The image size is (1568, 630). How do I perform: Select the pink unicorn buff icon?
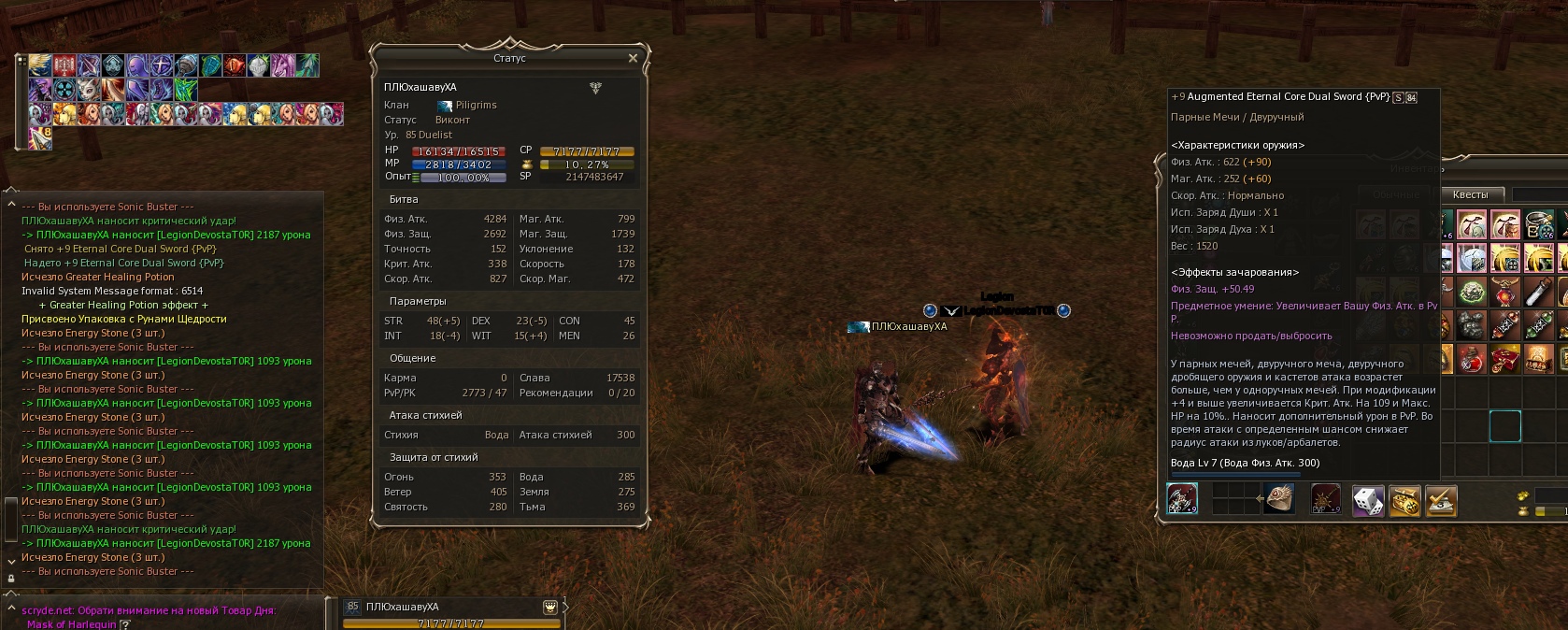(283, 64)
